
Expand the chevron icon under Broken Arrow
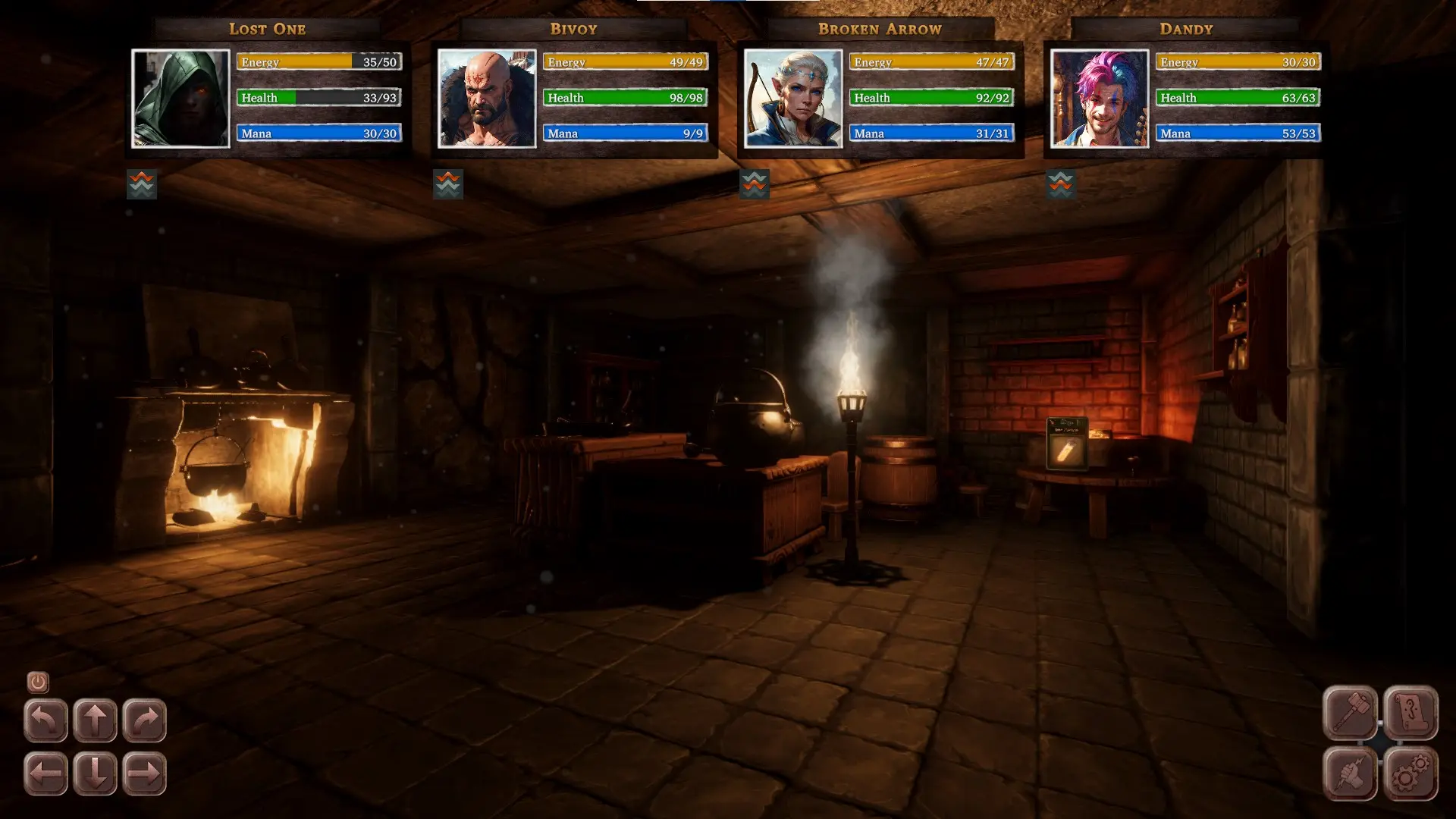click(x=755, y=184)
